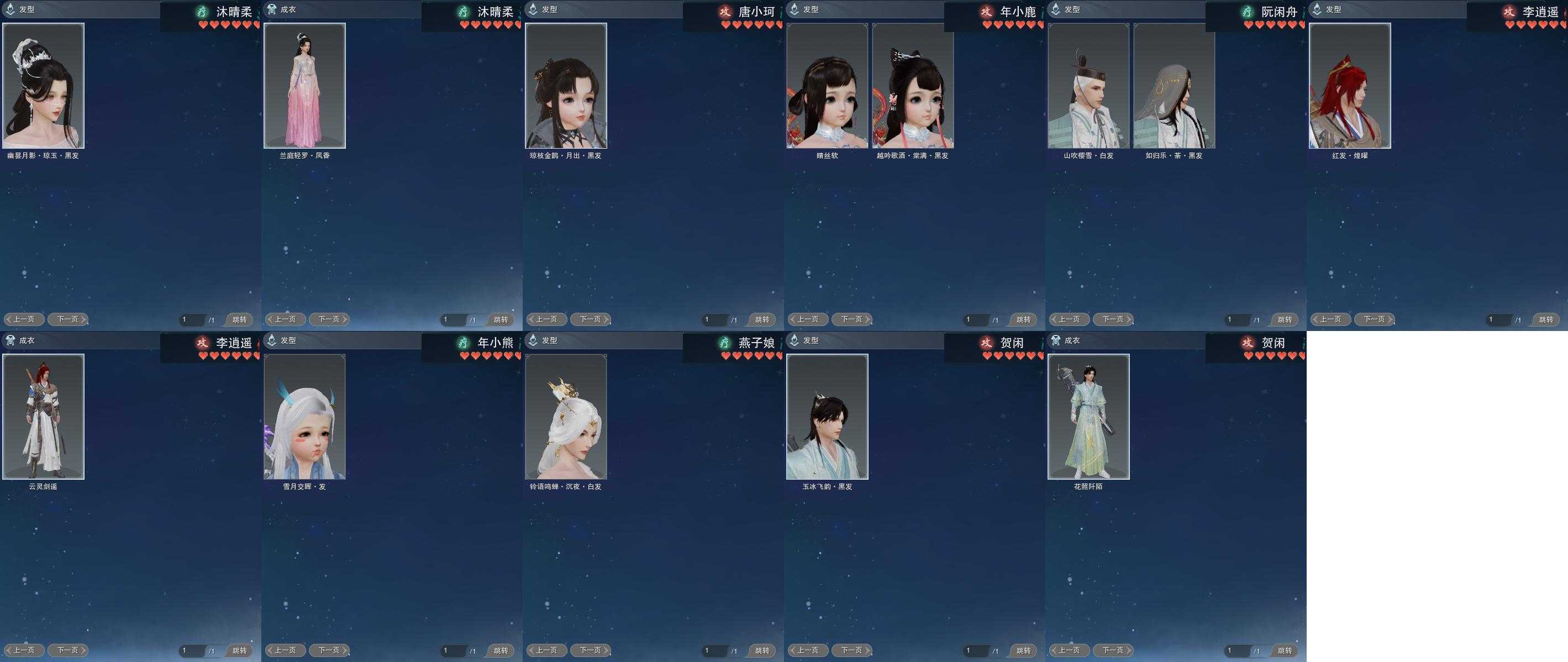Select the 幽昙月影·琼玉·黑发 hairstyle thumbnail
This screenshot has width=1568, height=662.
[x=43, y=86]
